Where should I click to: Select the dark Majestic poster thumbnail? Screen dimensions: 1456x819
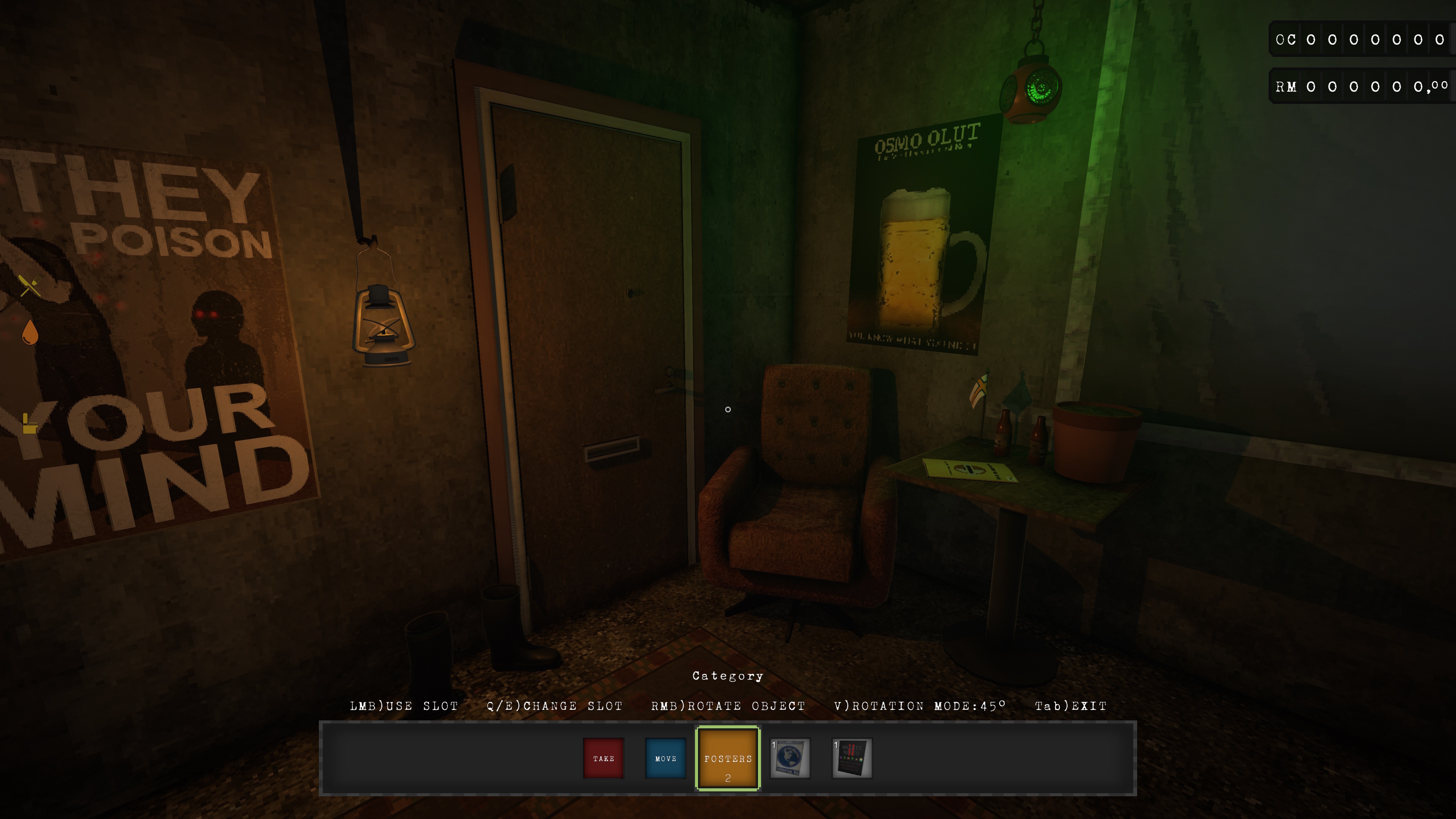tap(852, 758)
